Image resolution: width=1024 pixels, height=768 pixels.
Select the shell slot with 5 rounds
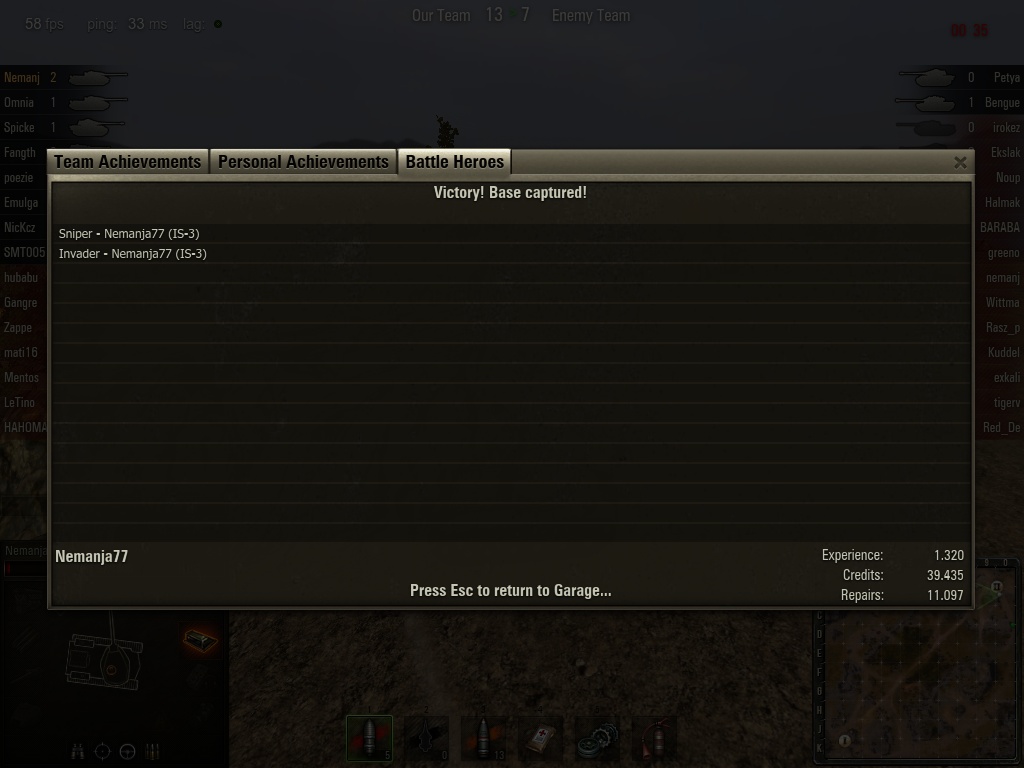(370, 740)
